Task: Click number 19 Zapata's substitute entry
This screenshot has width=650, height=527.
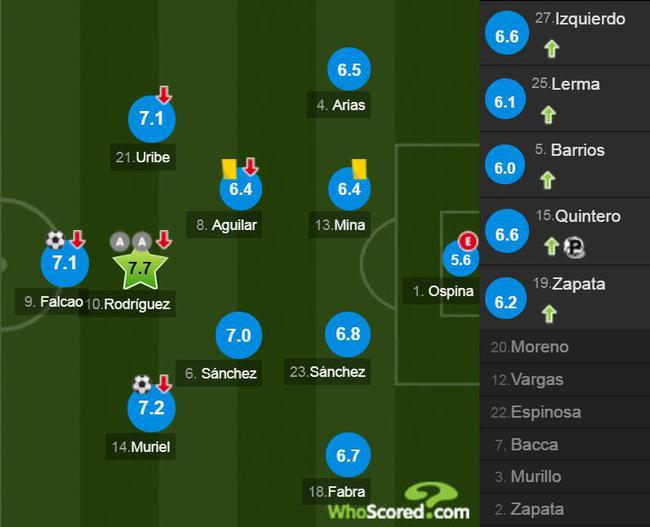Action: pyautogui.click(x=565, y=297)
